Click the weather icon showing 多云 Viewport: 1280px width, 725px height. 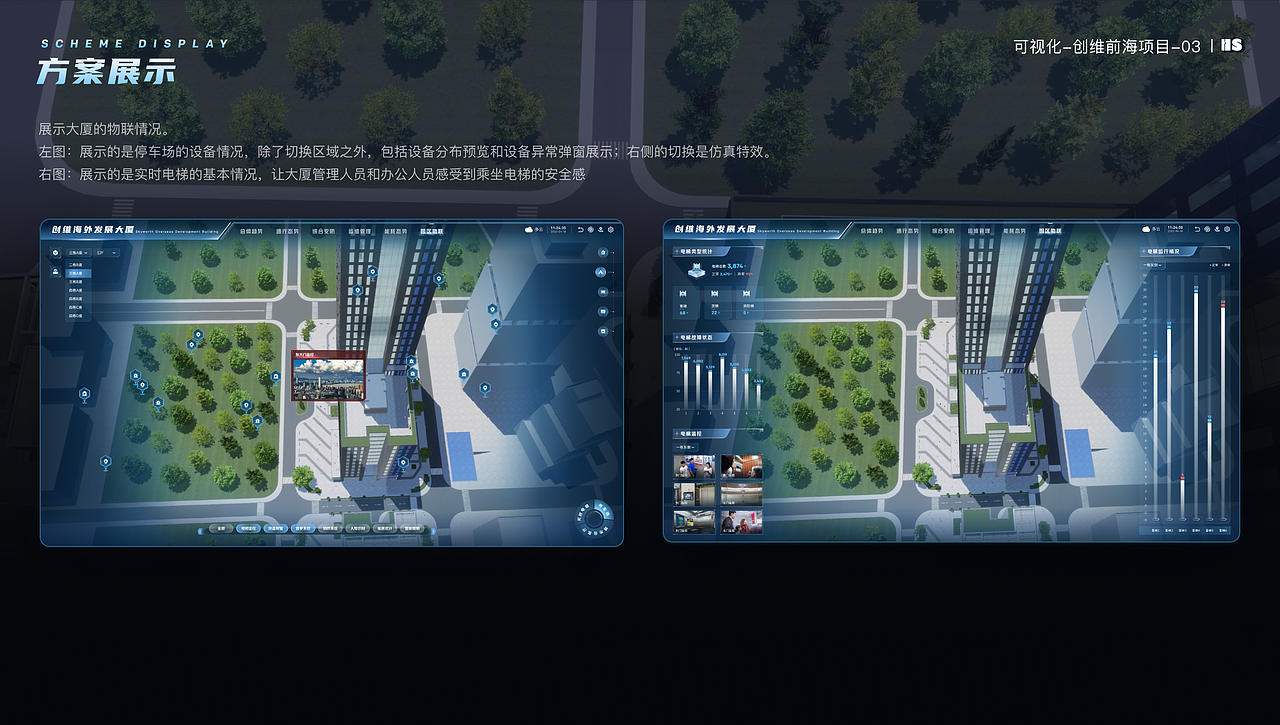tap(527, 228)
